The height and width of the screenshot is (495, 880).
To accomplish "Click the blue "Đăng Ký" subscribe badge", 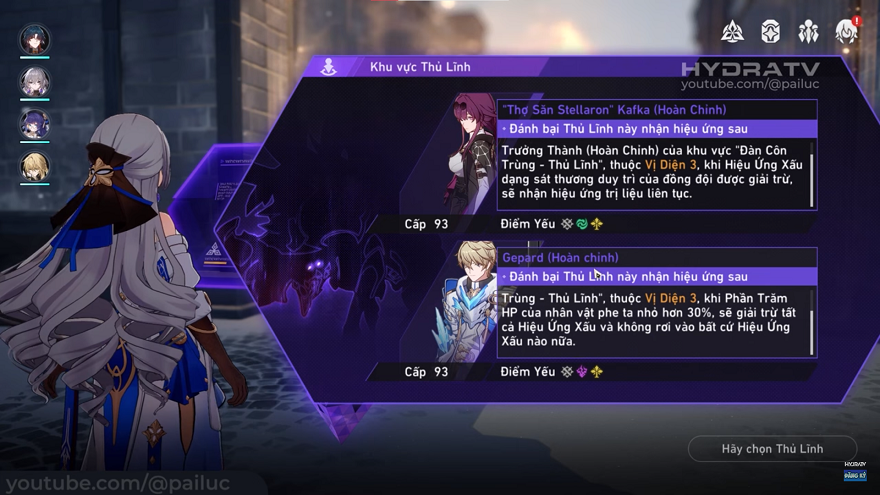I will 855,478.
